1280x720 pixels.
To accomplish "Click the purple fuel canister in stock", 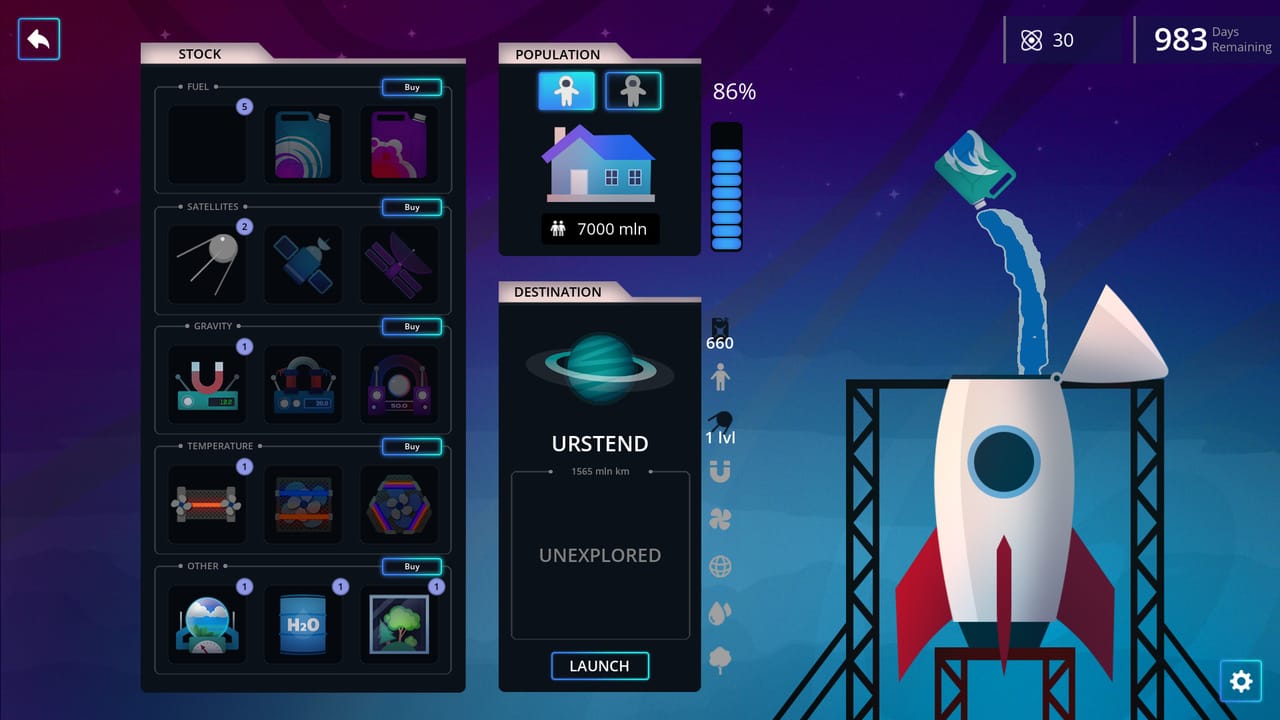I will point(399,144).
